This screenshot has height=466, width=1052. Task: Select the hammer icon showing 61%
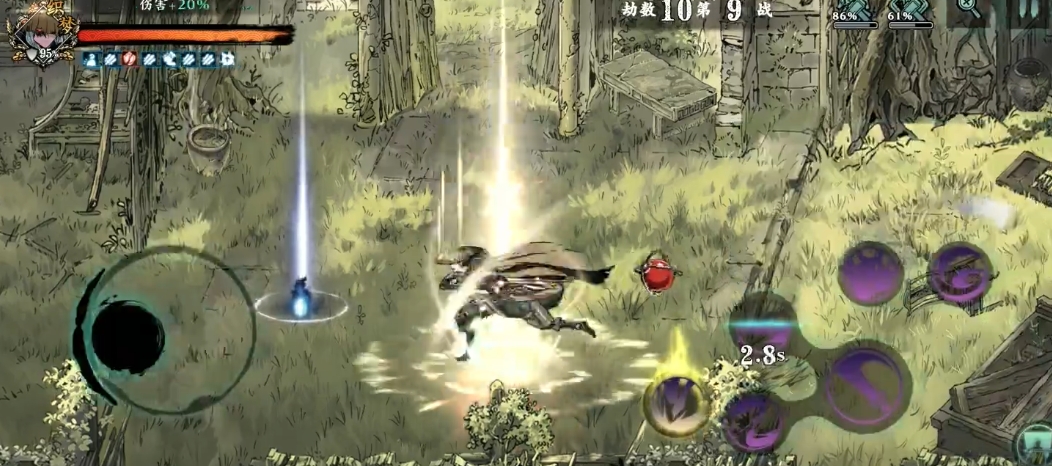(909, 10)
